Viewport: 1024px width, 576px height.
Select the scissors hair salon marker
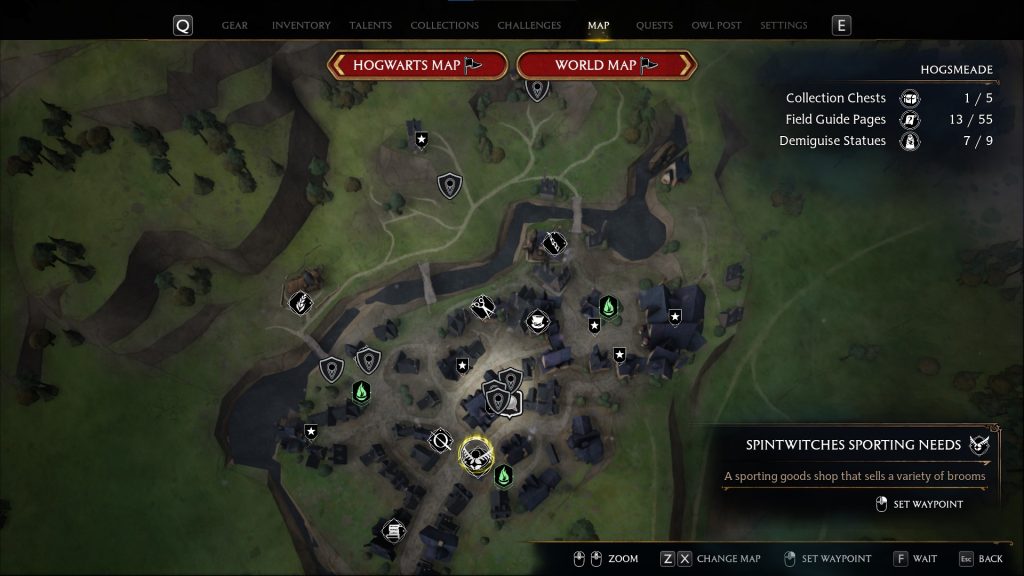tap(483, 307)
